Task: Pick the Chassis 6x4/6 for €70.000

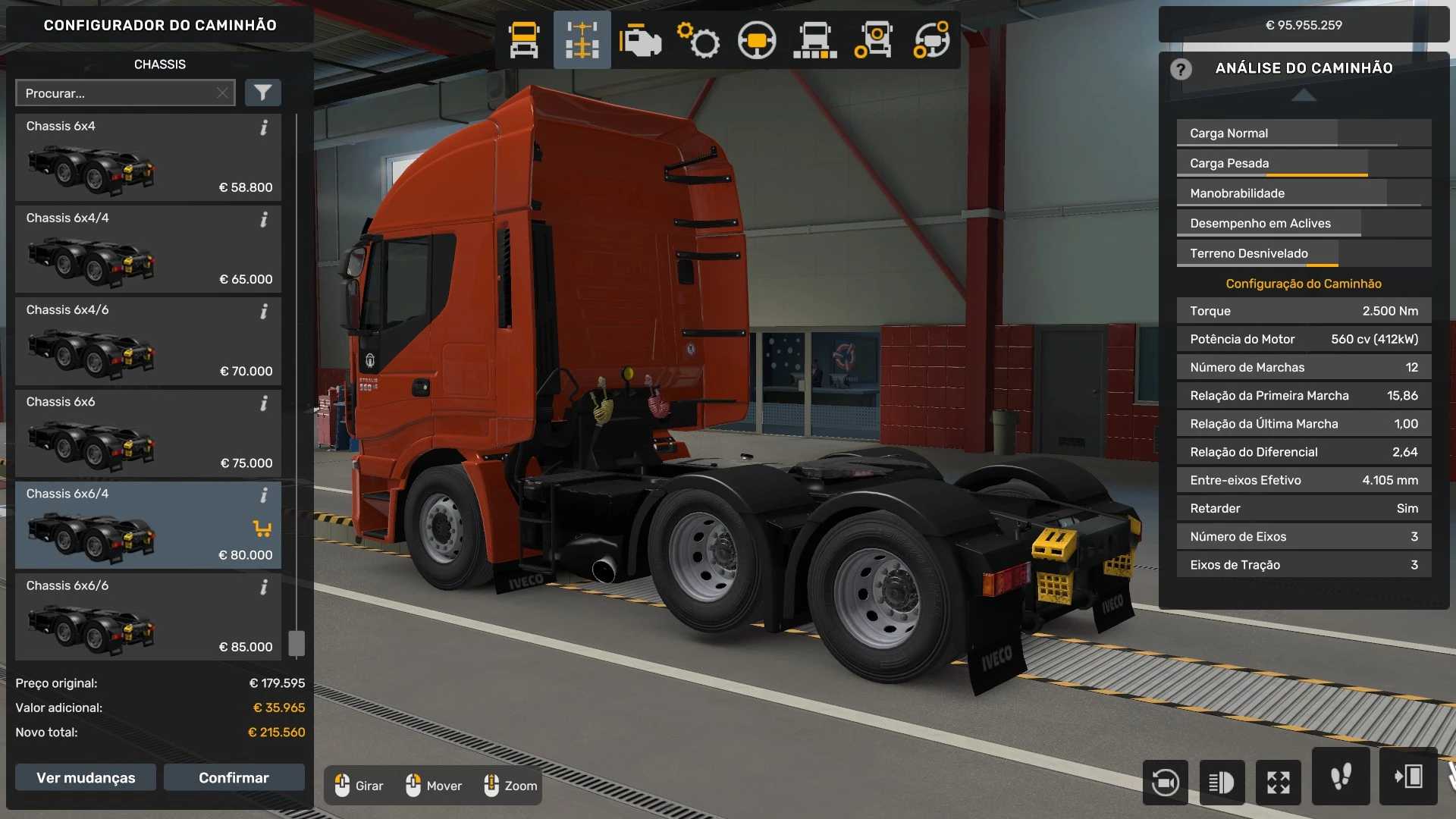Action: pos(148,340)
